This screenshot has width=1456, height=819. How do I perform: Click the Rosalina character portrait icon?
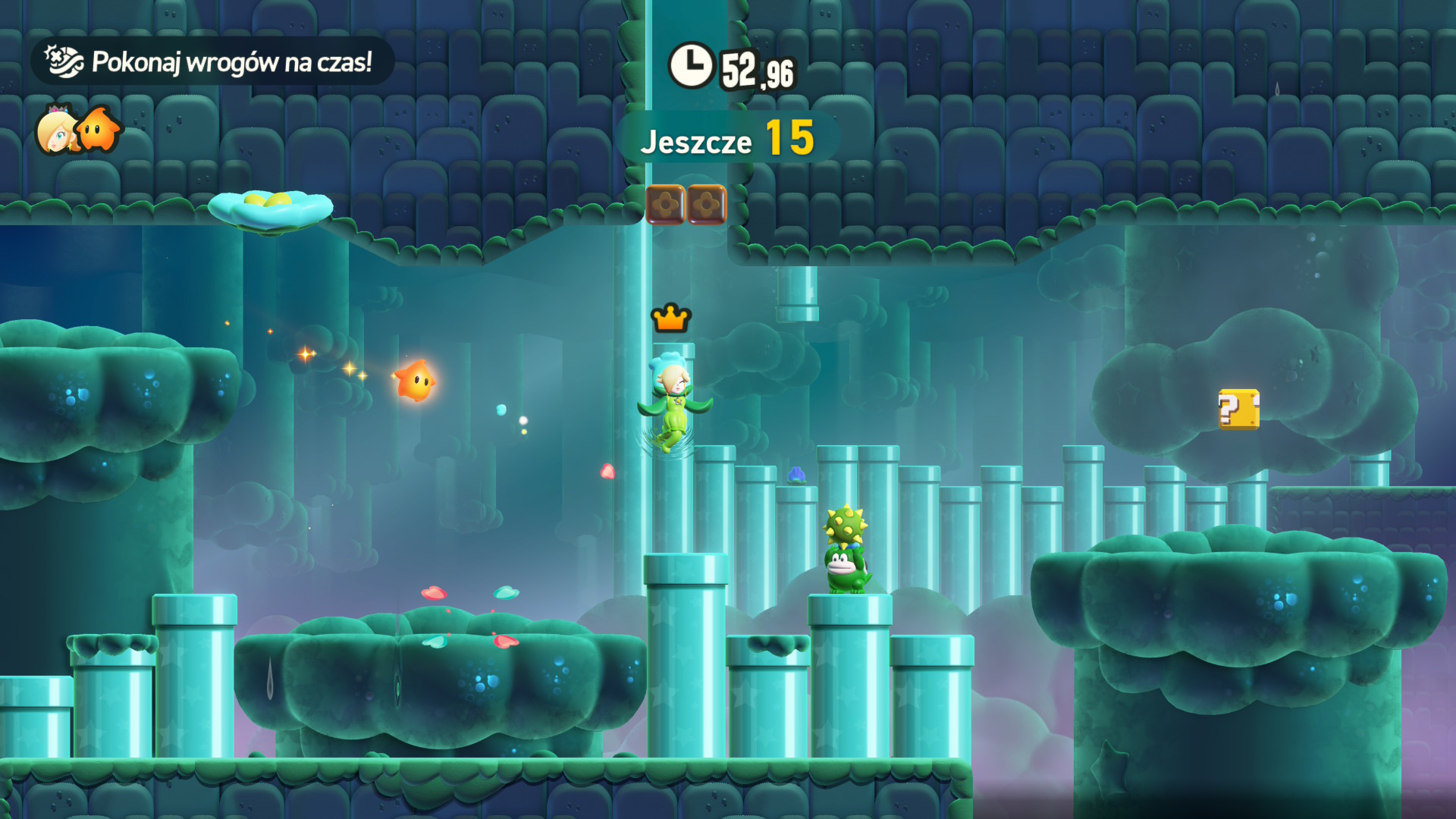tap(56, 130)
